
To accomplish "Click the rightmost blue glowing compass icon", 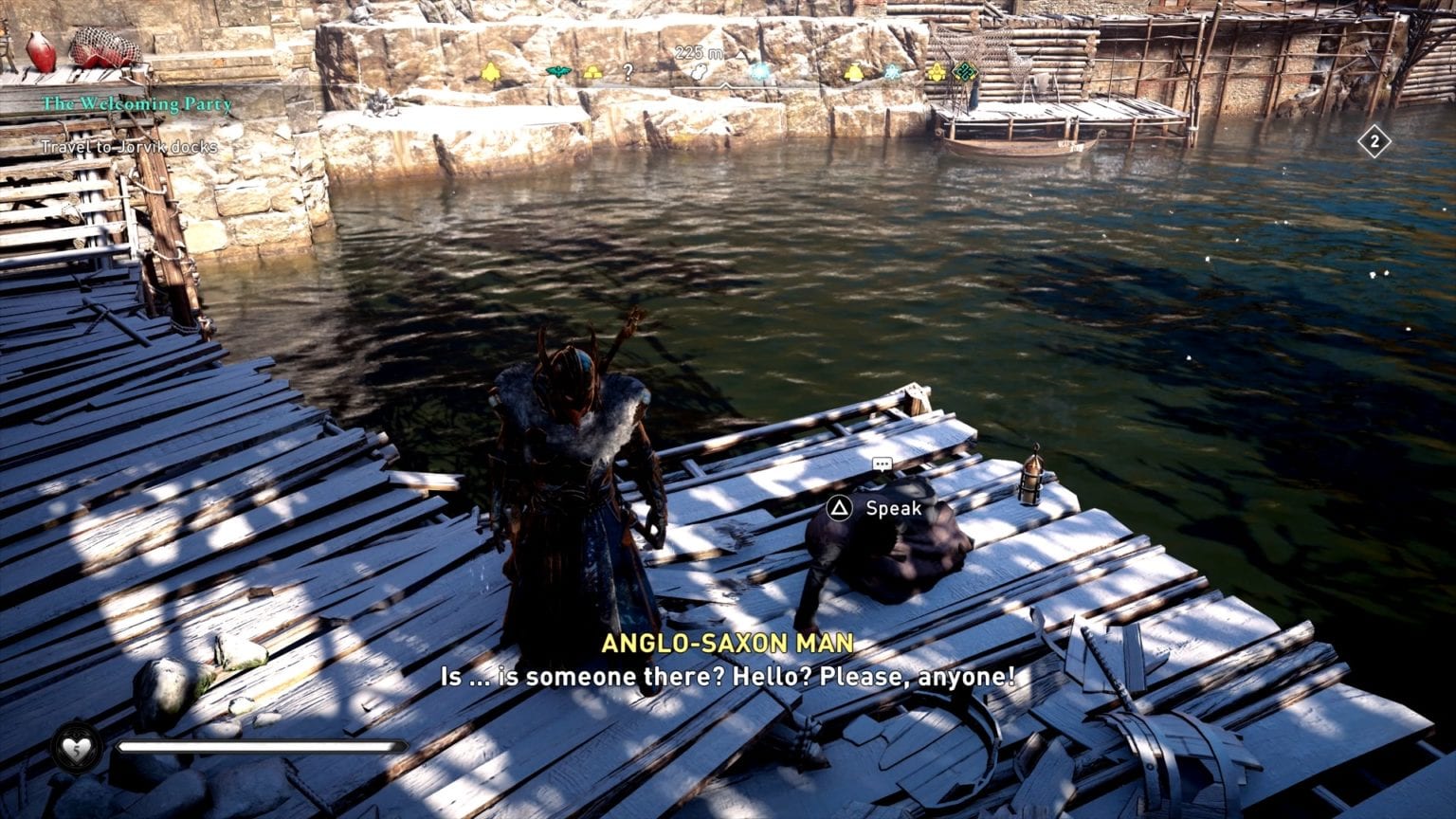I will point(892,72).
